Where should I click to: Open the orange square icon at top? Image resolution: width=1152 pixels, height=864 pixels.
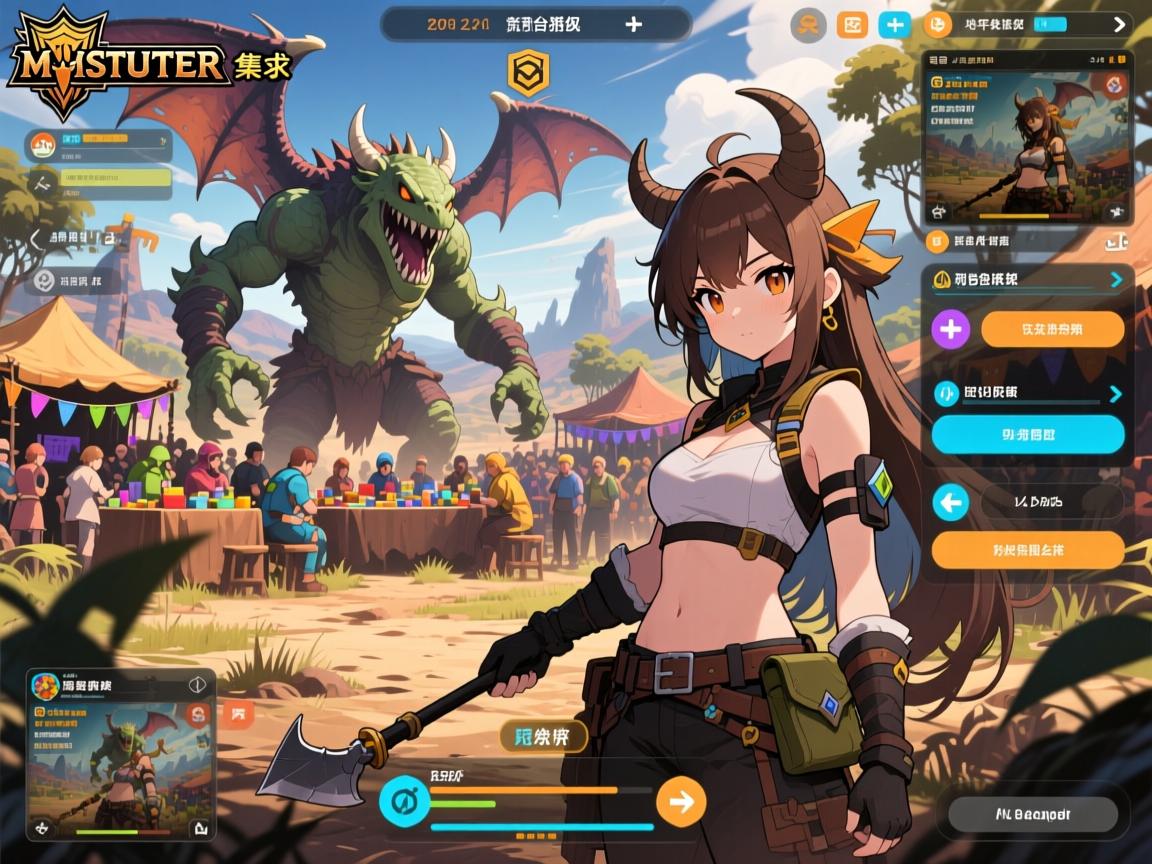(x=852, y=25)
